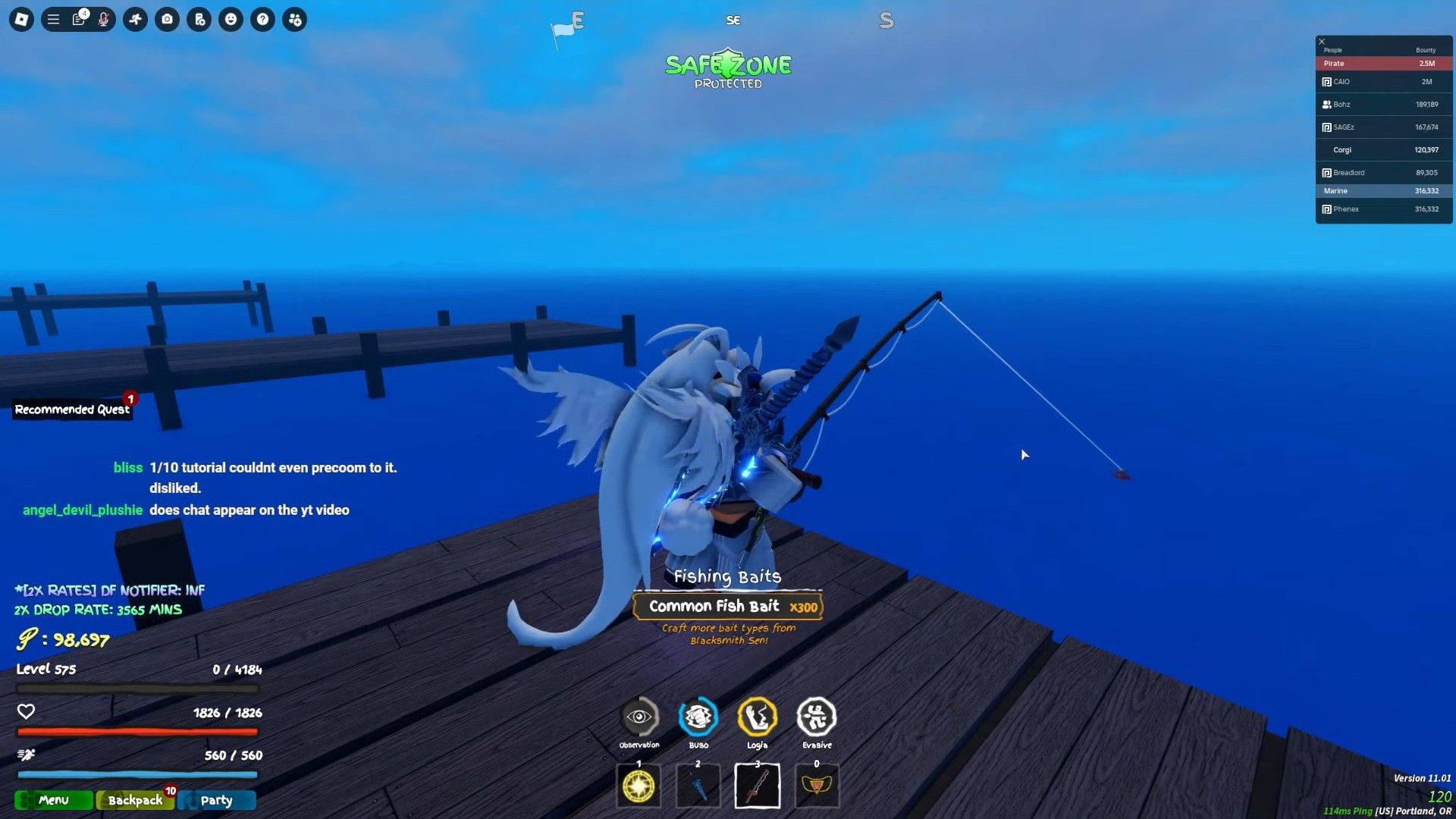Expand the Recommended Quest notification

72,409
